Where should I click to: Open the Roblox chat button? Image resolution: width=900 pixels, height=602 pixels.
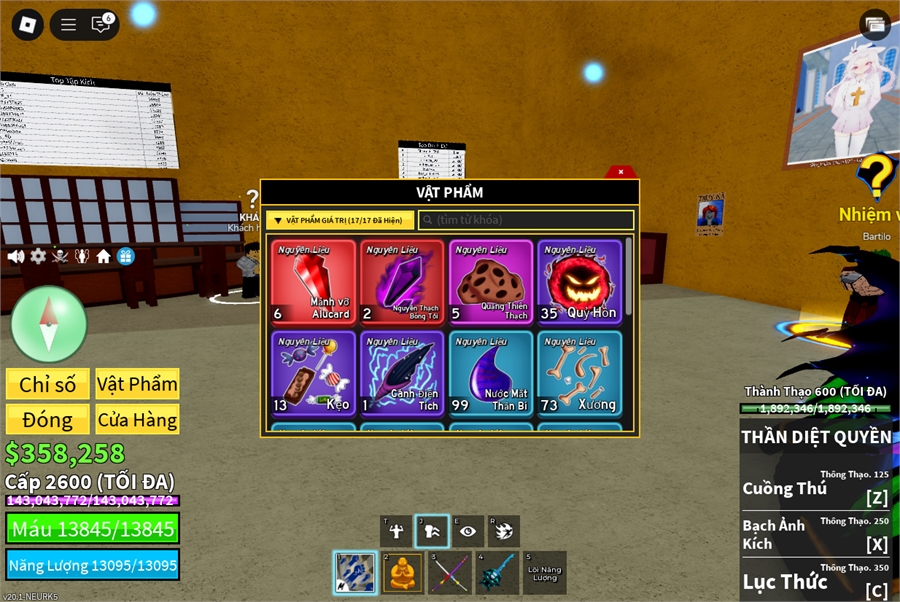click(x=101, y=25)
